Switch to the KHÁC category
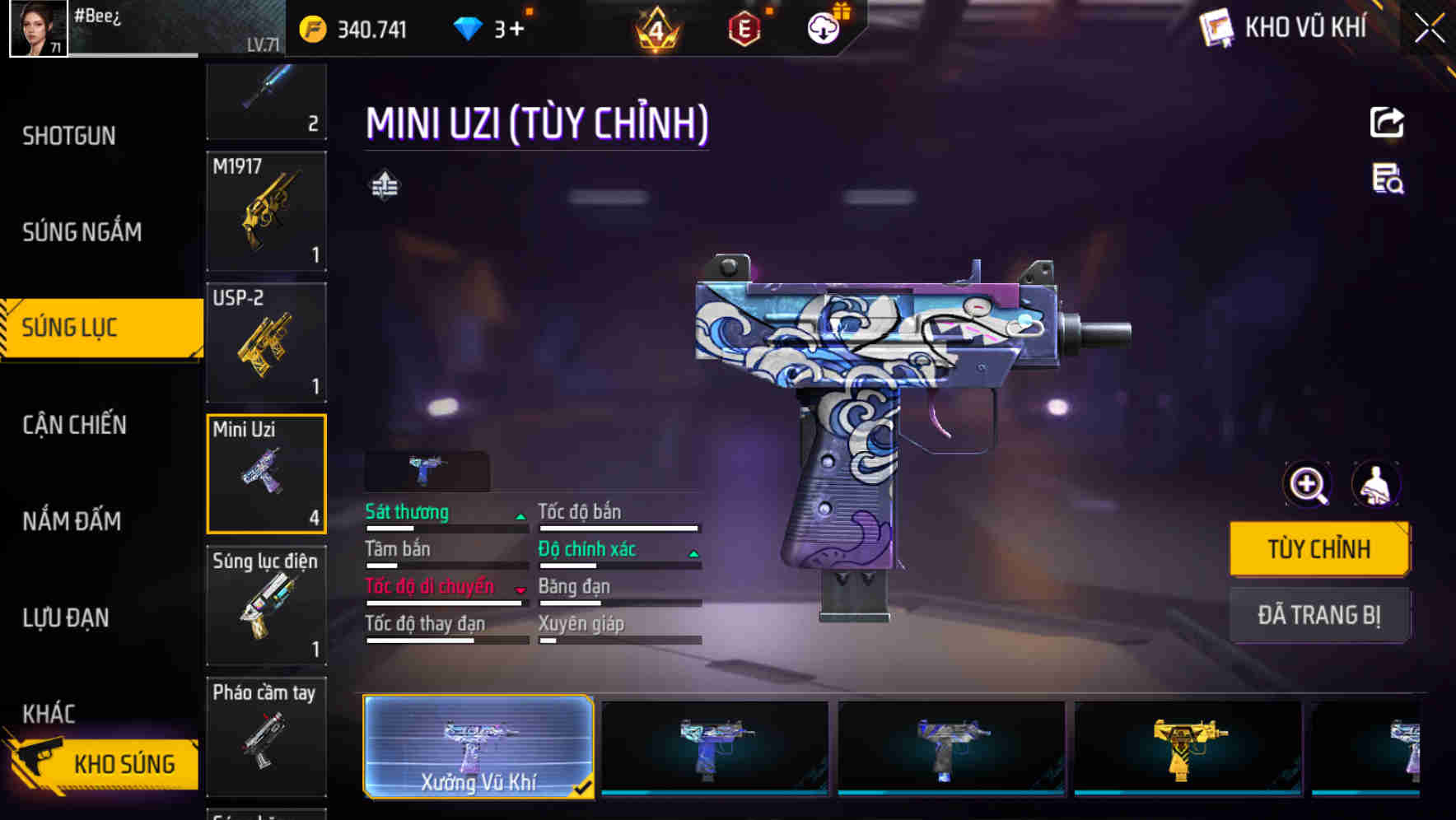Image resolution: width=1456 pixels, height=820 pixels. pyautogui.click(x=49, y=713)
